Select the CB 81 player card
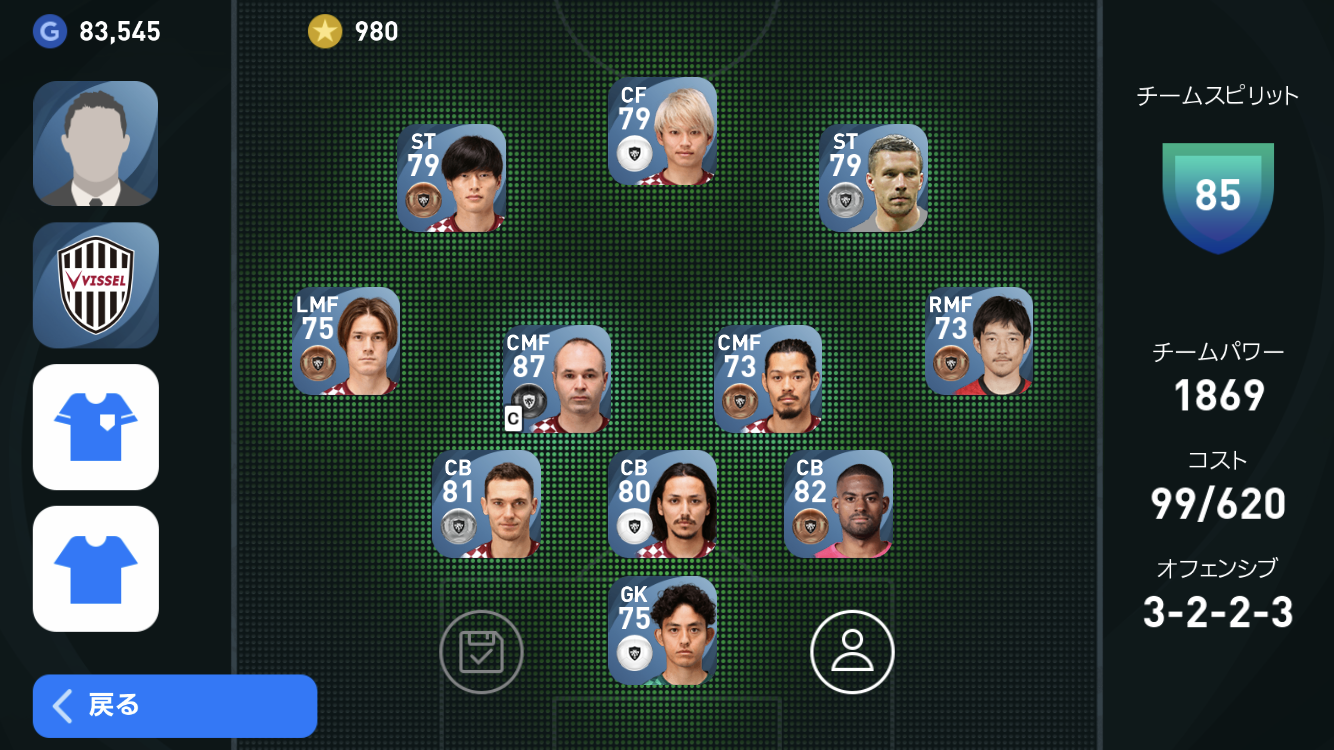 [486, 504]
